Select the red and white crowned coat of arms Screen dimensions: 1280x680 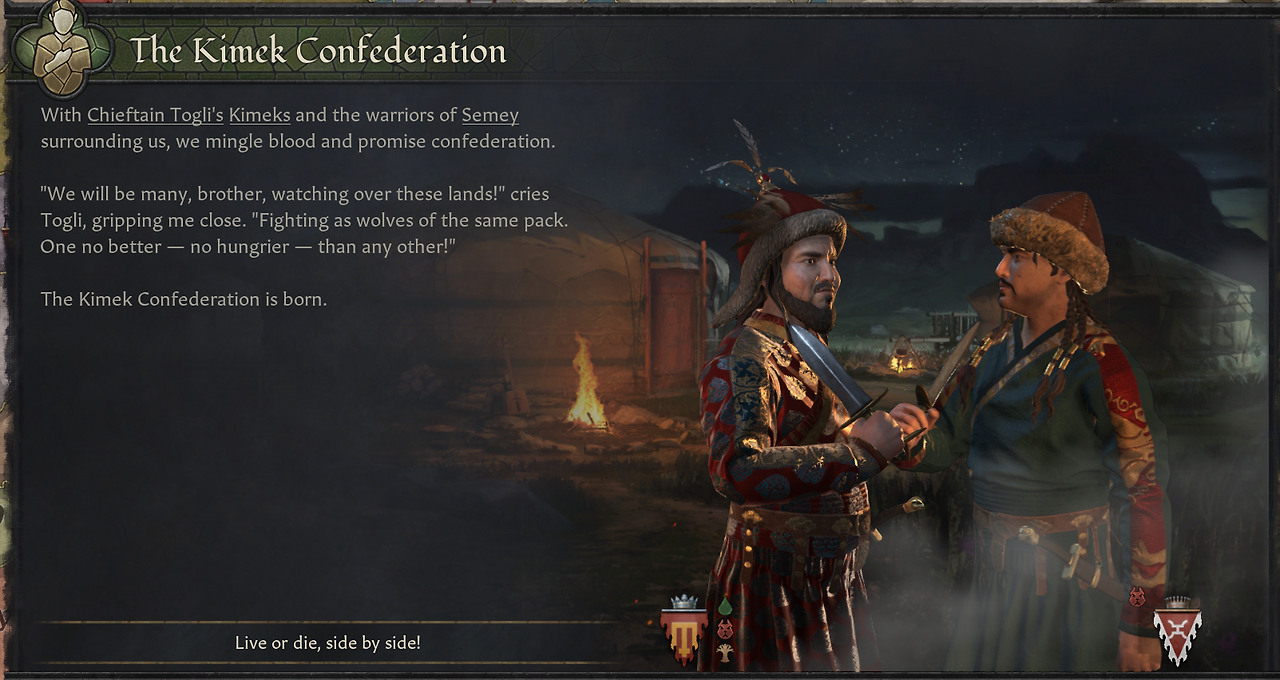[x=1177, y=632]
